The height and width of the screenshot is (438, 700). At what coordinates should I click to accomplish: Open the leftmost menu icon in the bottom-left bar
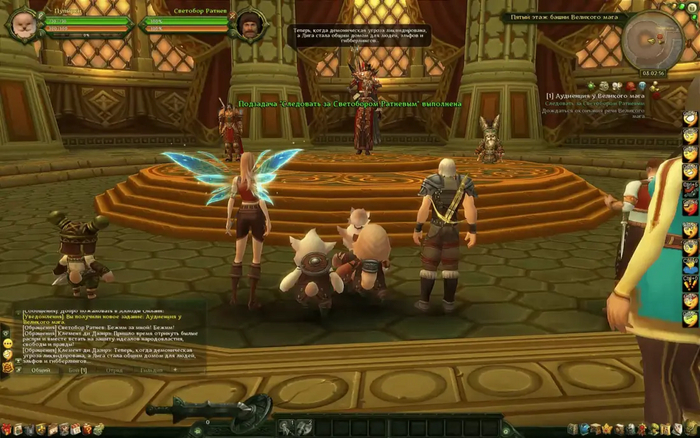[9, 431]
